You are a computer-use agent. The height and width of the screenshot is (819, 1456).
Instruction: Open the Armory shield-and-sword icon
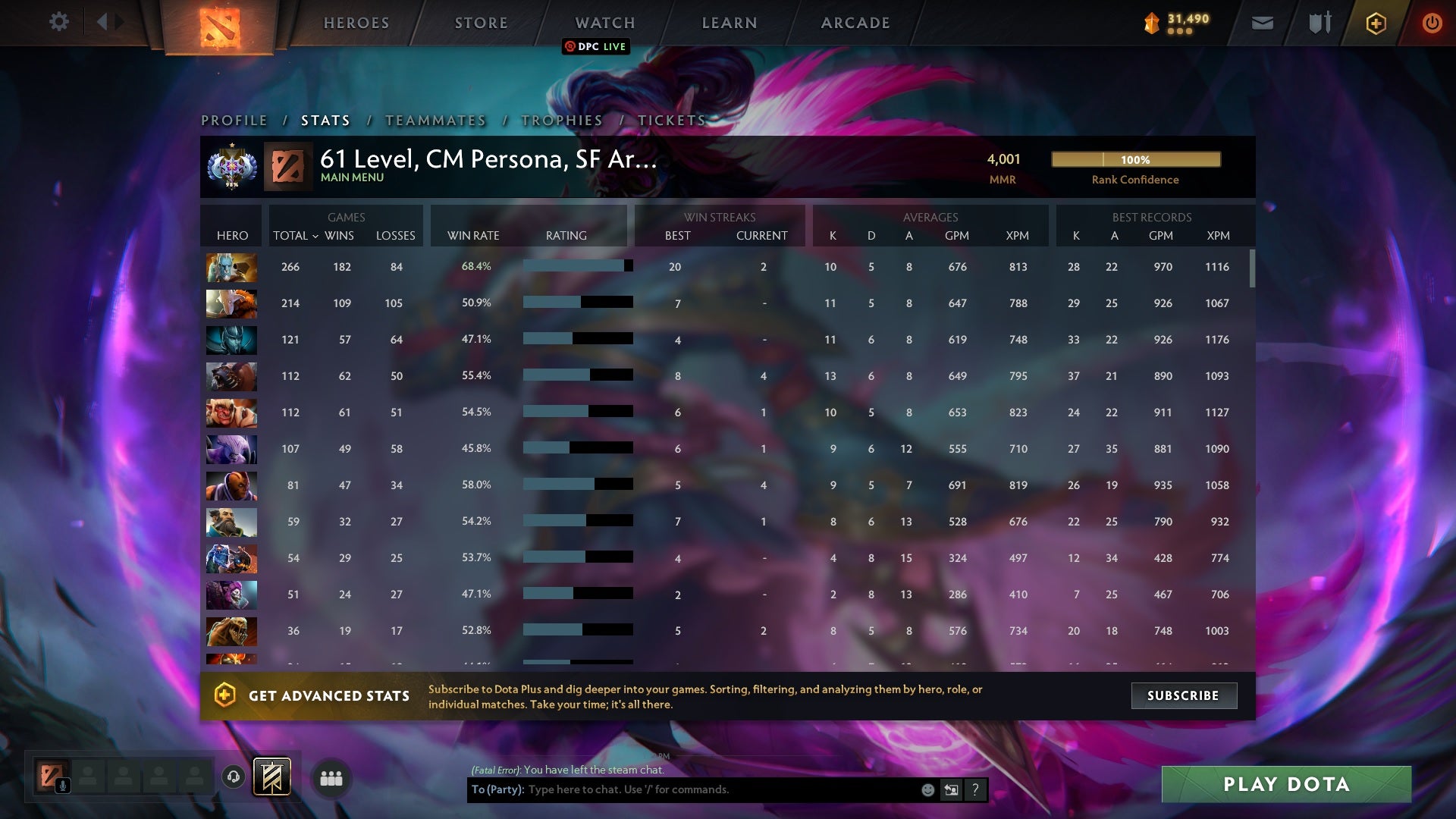pos(1318,23)
